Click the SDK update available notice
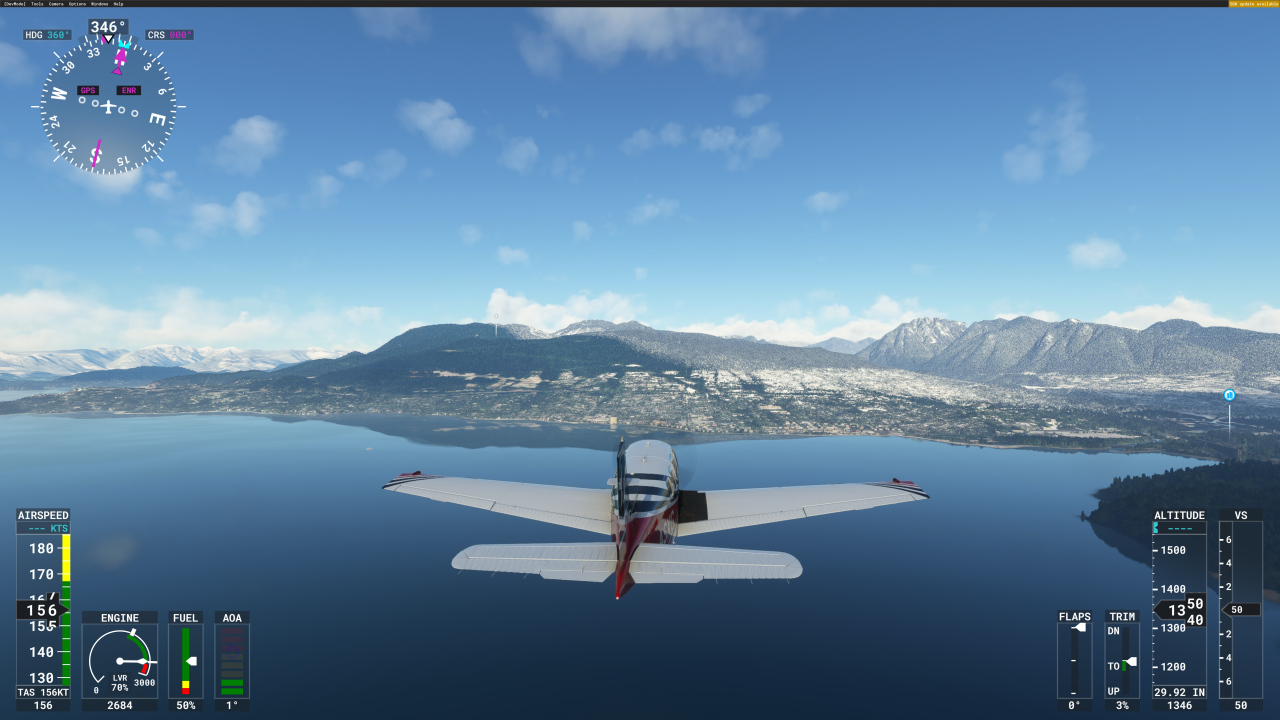The width and height of the screenshot is (1280, 720). [1253, 4]
